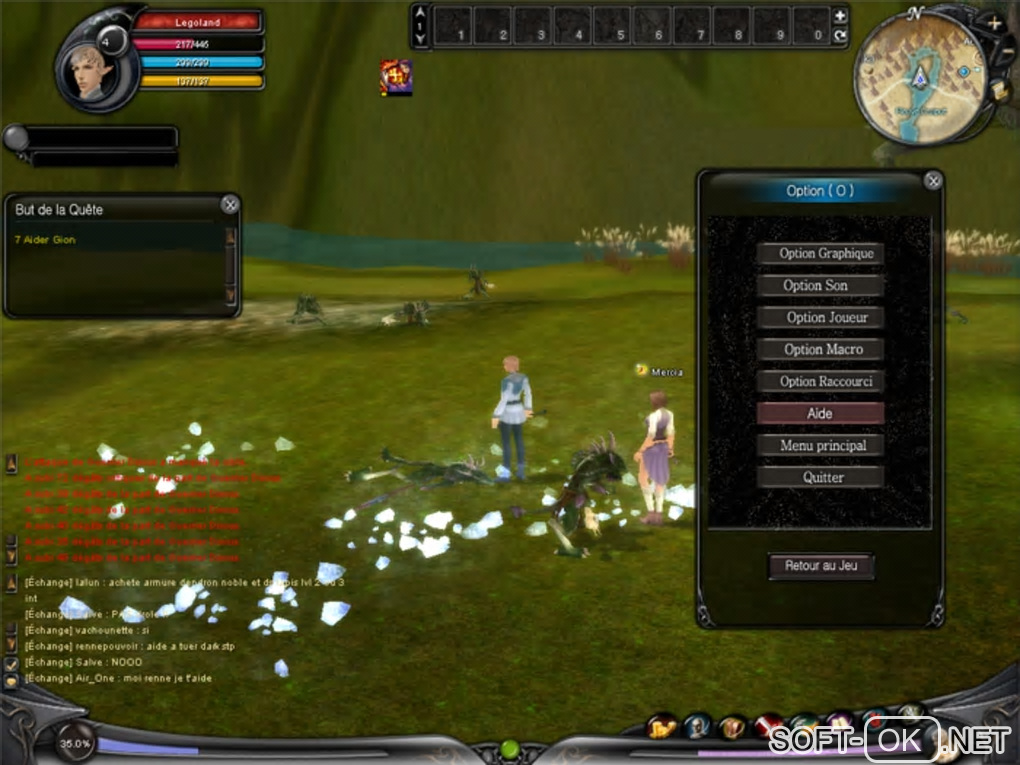
Task: Close the Option window
Action: [x=933, y=181]
